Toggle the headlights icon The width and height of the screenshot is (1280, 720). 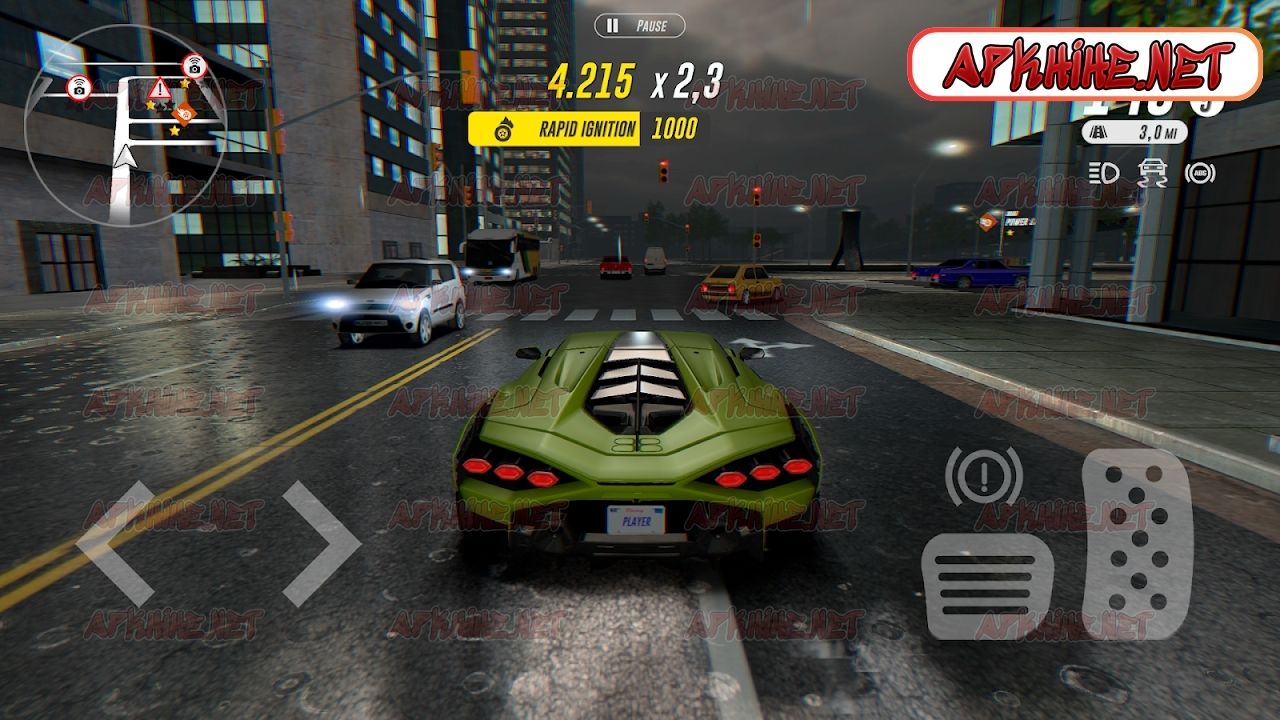click(1104, 173)
